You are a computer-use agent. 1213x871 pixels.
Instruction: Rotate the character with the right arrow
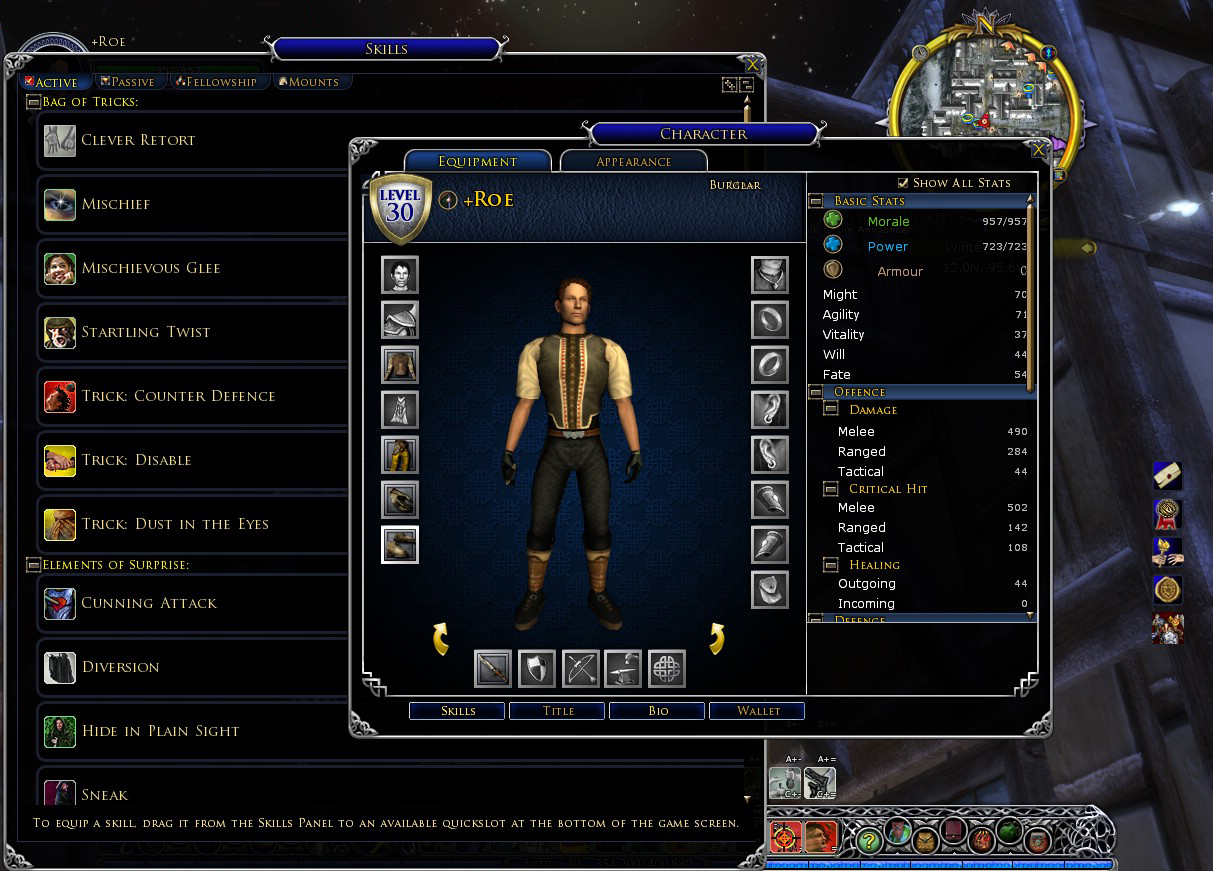tap(716, 638)
